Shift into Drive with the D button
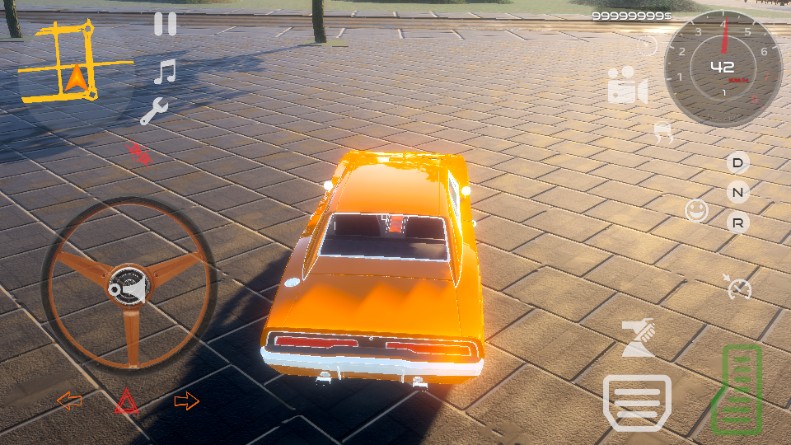791x445 pixels. click(738, 162)
